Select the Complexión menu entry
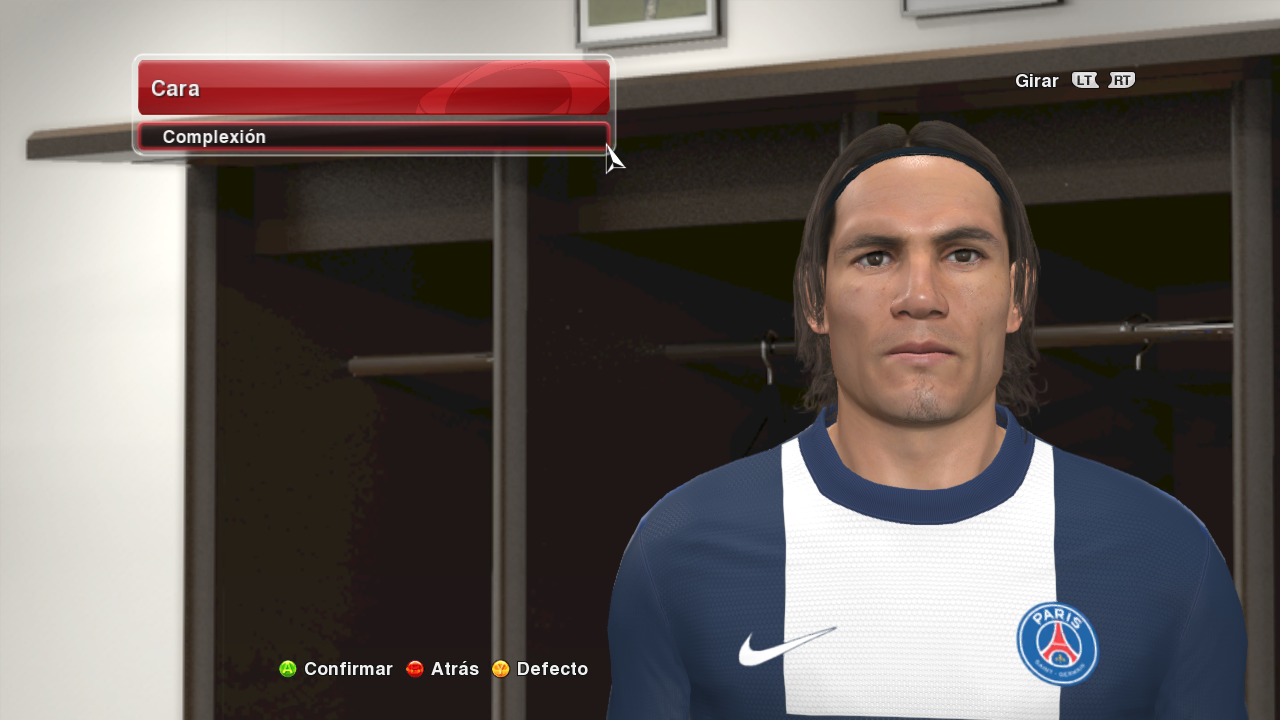Screen dimensions: 1280x720 pyautogui.click(x=372, y=137)
